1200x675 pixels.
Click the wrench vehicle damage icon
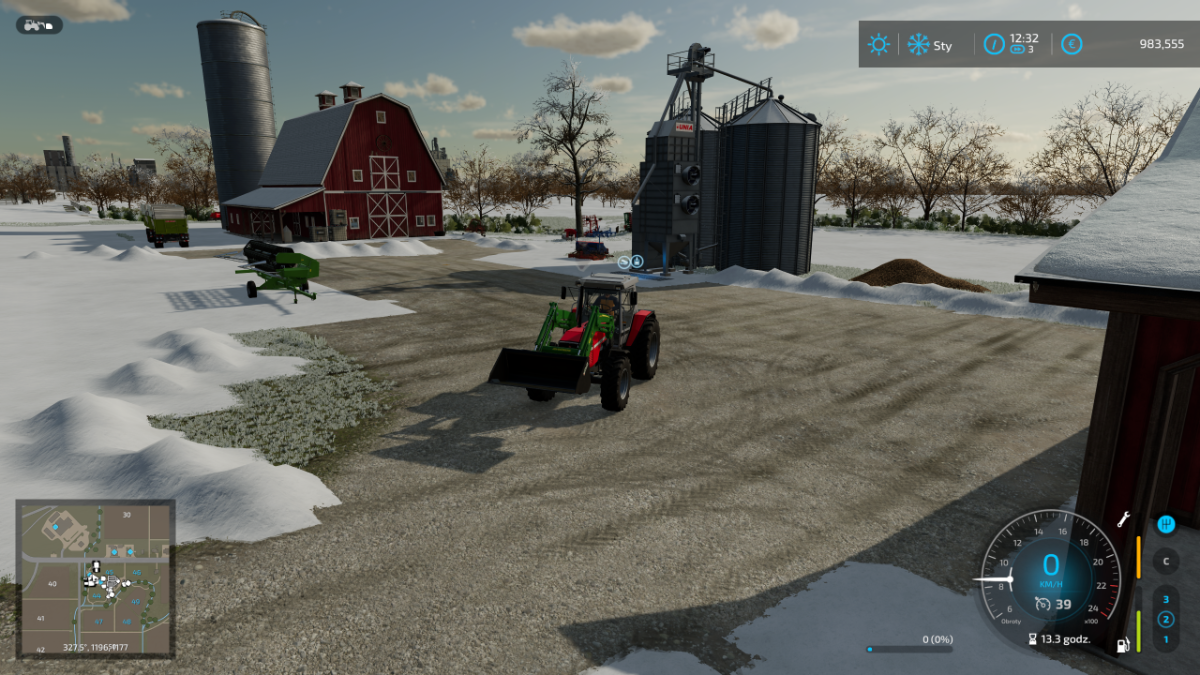tap(1123, 520)
